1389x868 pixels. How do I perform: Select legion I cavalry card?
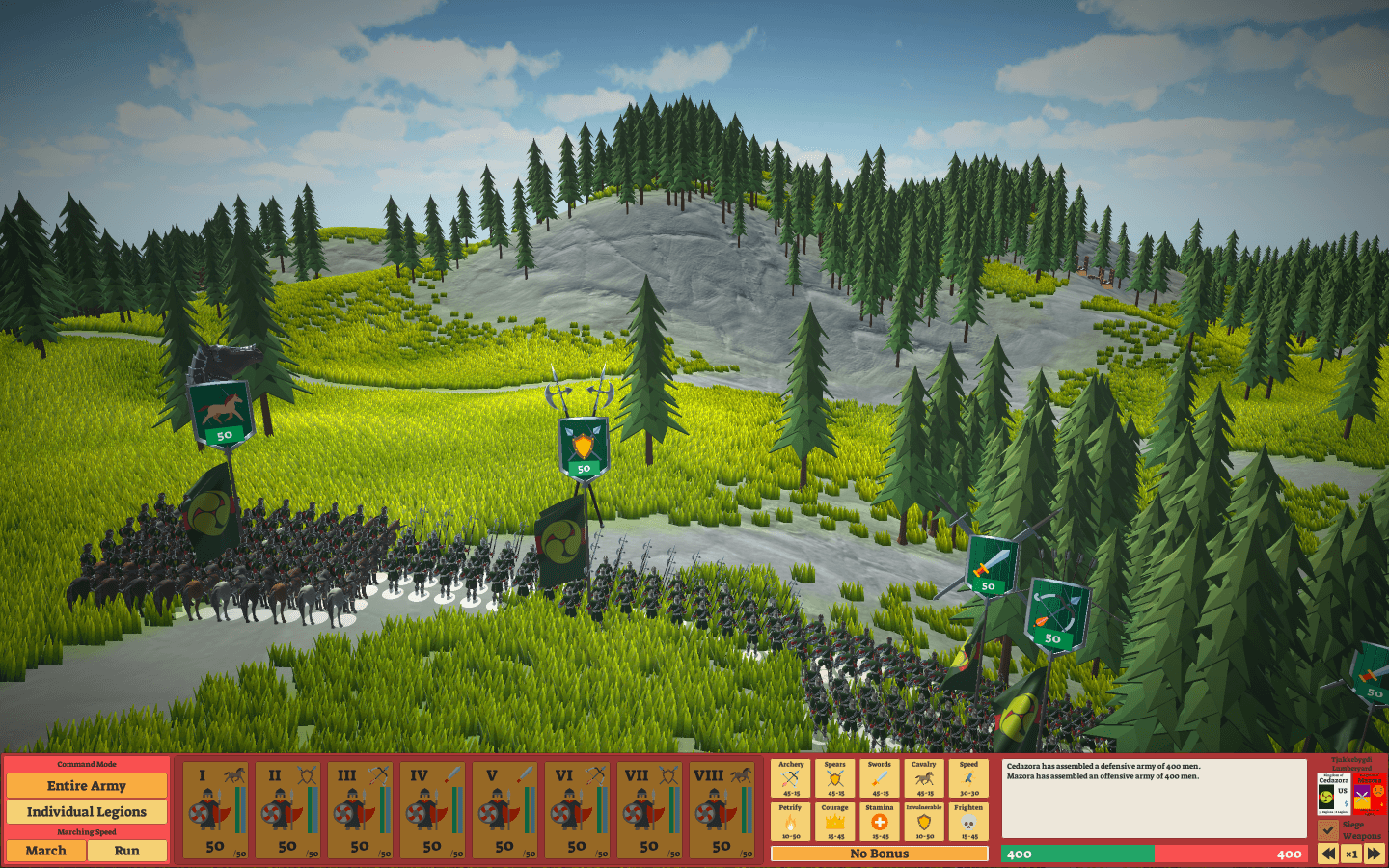tap(215, 809)
